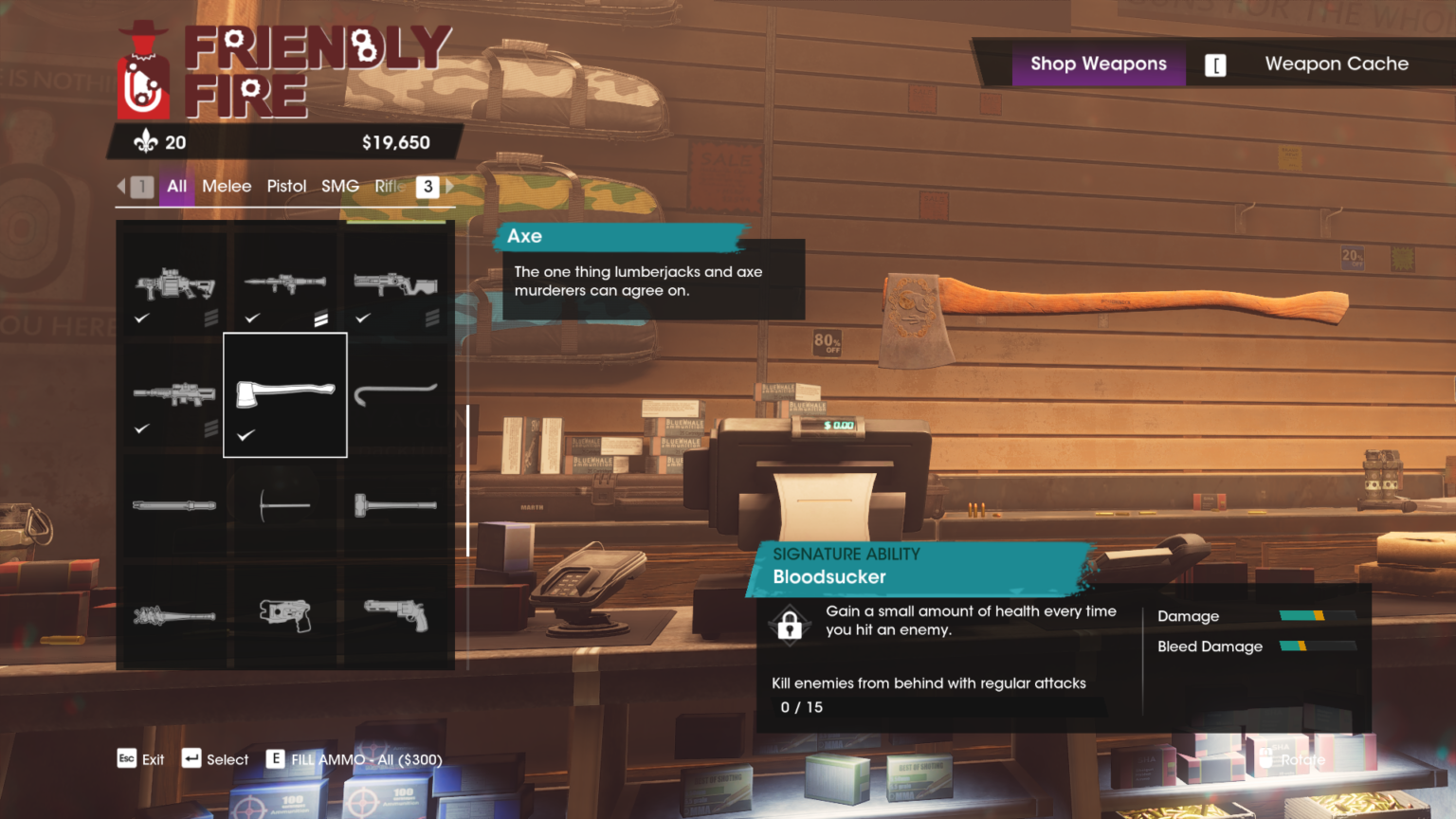Click the stun gun weapon icon

[x=285, y=614]
